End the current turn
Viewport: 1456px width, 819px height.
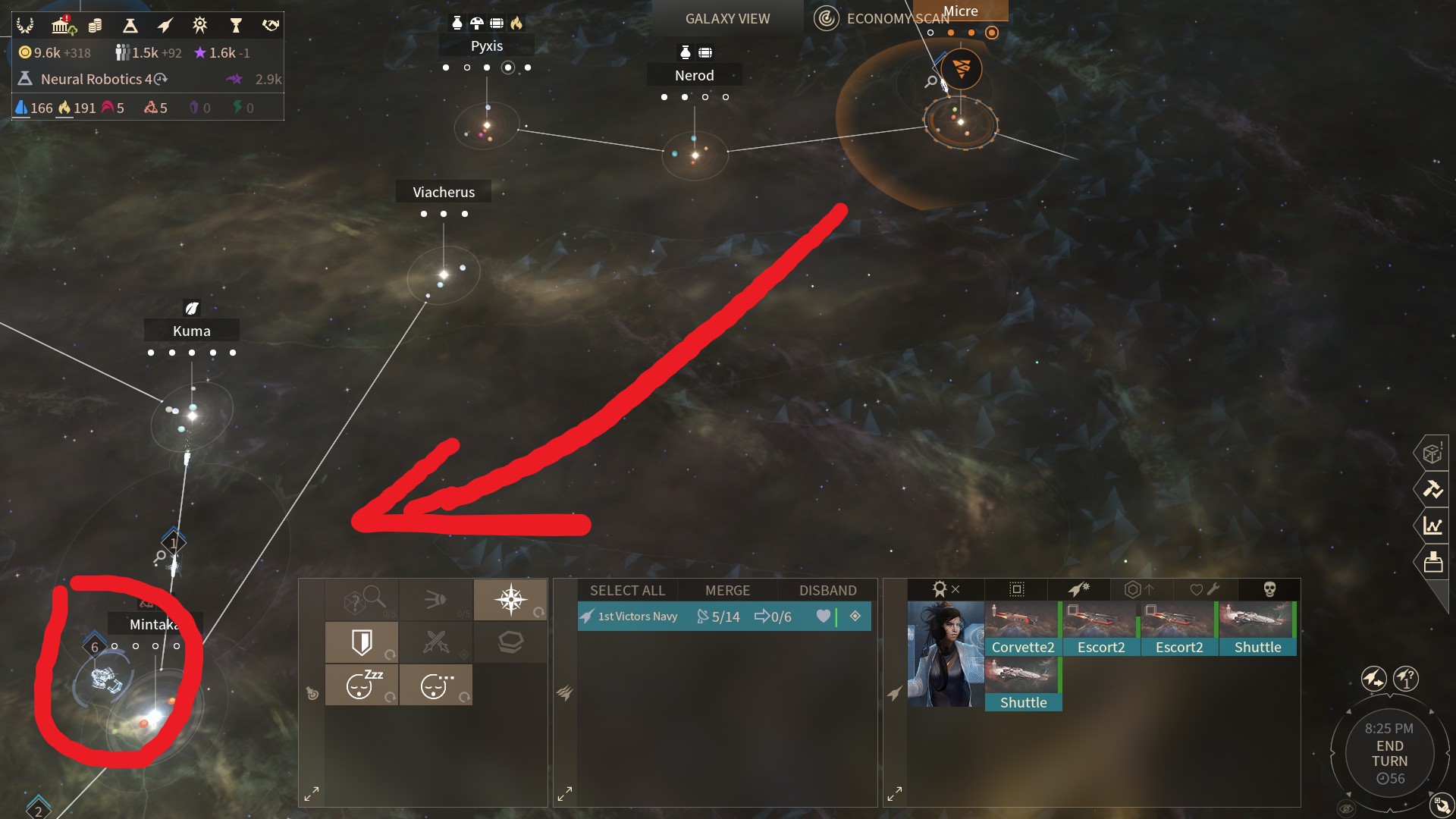coord(1389,753)
